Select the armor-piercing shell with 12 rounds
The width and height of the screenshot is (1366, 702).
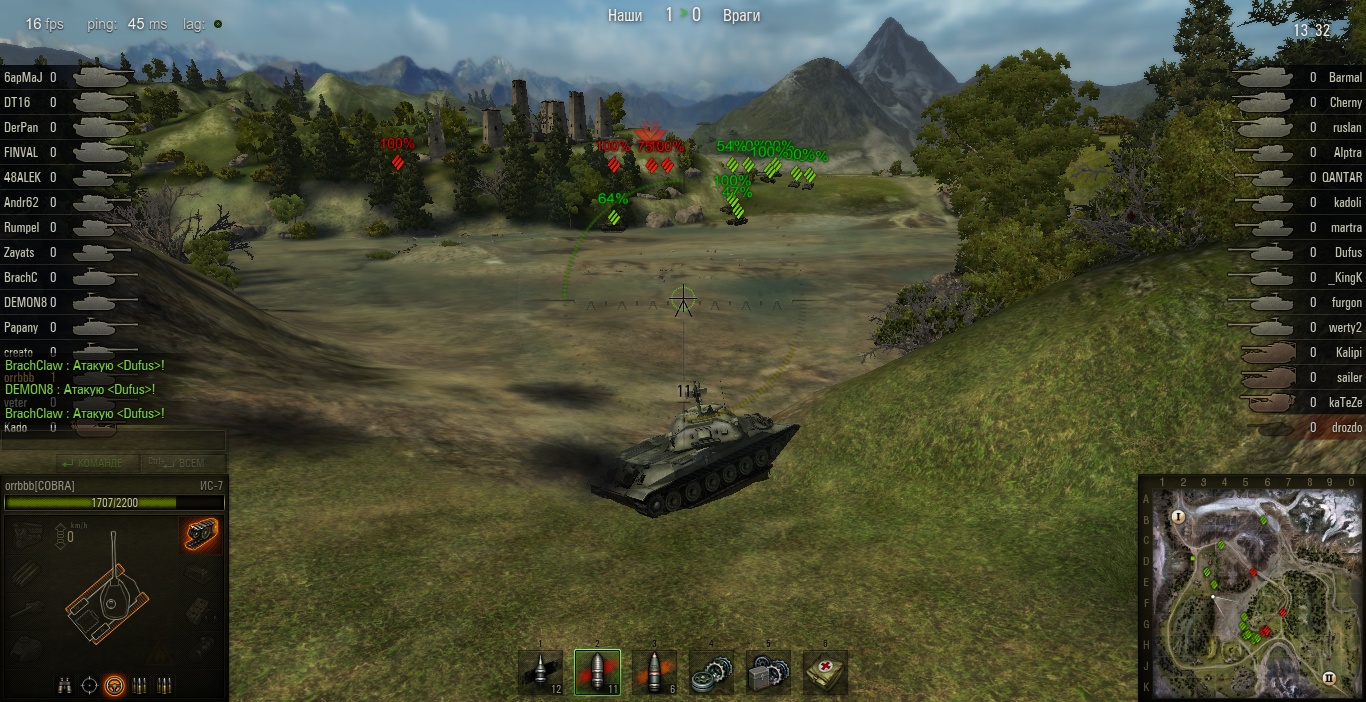(541, 671)
